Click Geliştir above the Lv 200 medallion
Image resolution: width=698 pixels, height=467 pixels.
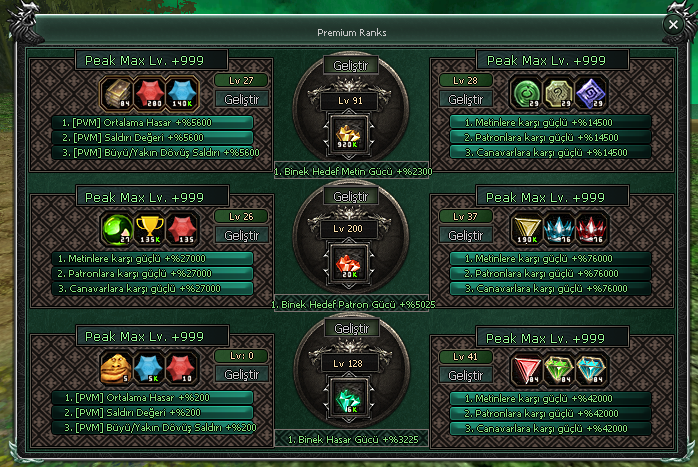point(350,197)
